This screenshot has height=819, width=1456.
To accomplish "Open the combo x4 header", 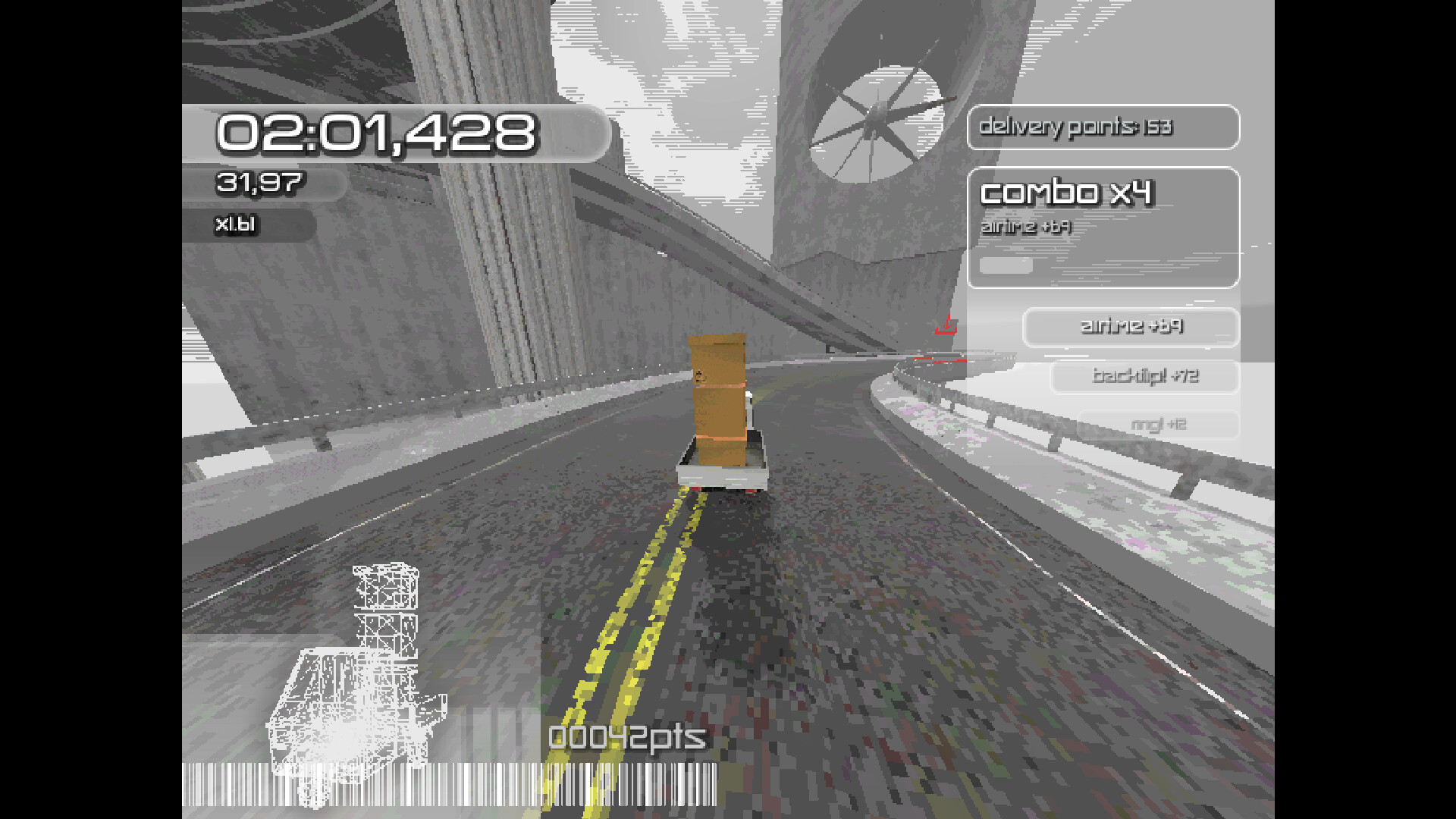I will pos(1069,193).
